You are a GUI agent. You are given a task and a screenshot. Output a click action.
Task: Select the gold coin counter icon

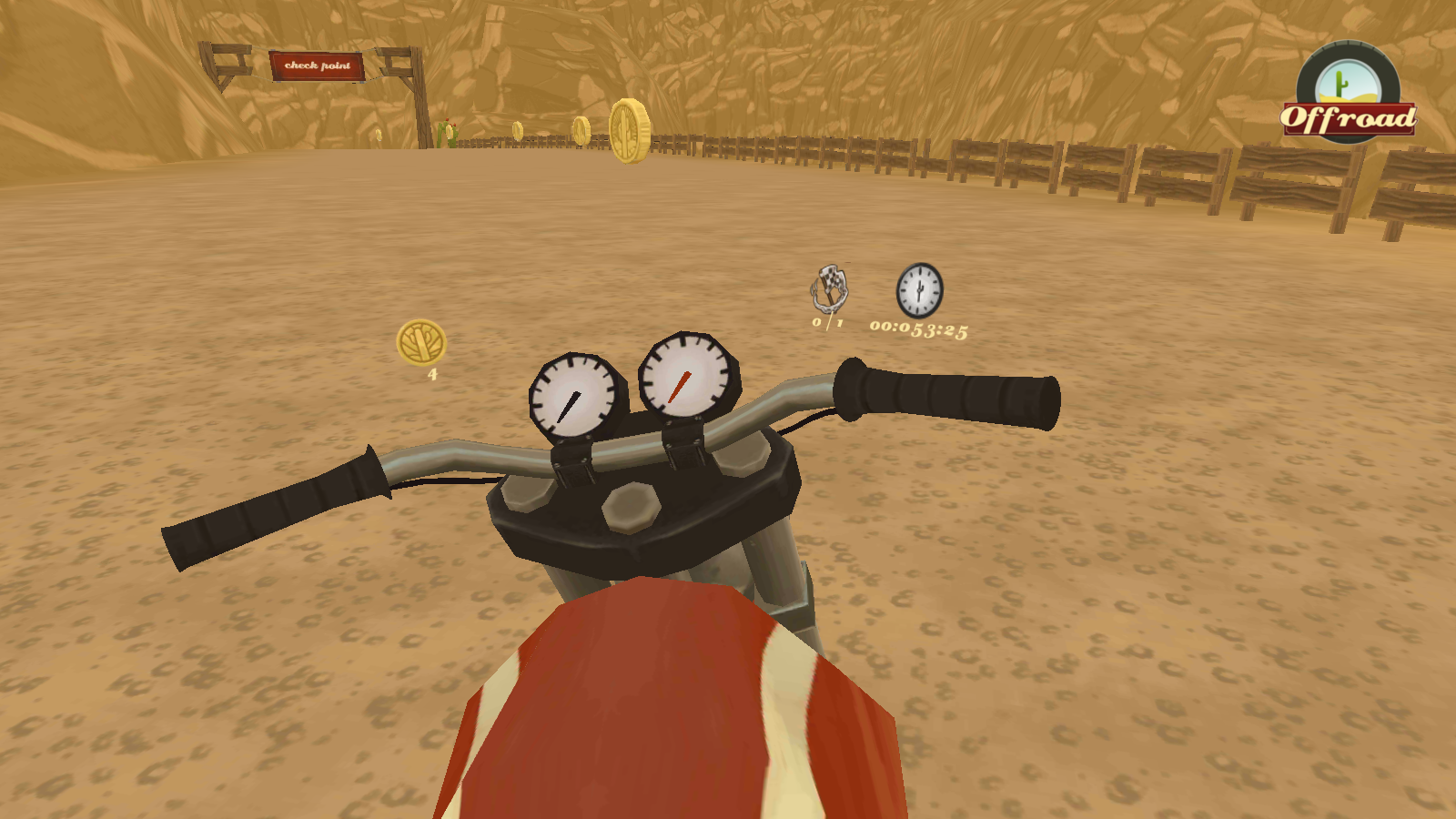[x=421, y=342]
